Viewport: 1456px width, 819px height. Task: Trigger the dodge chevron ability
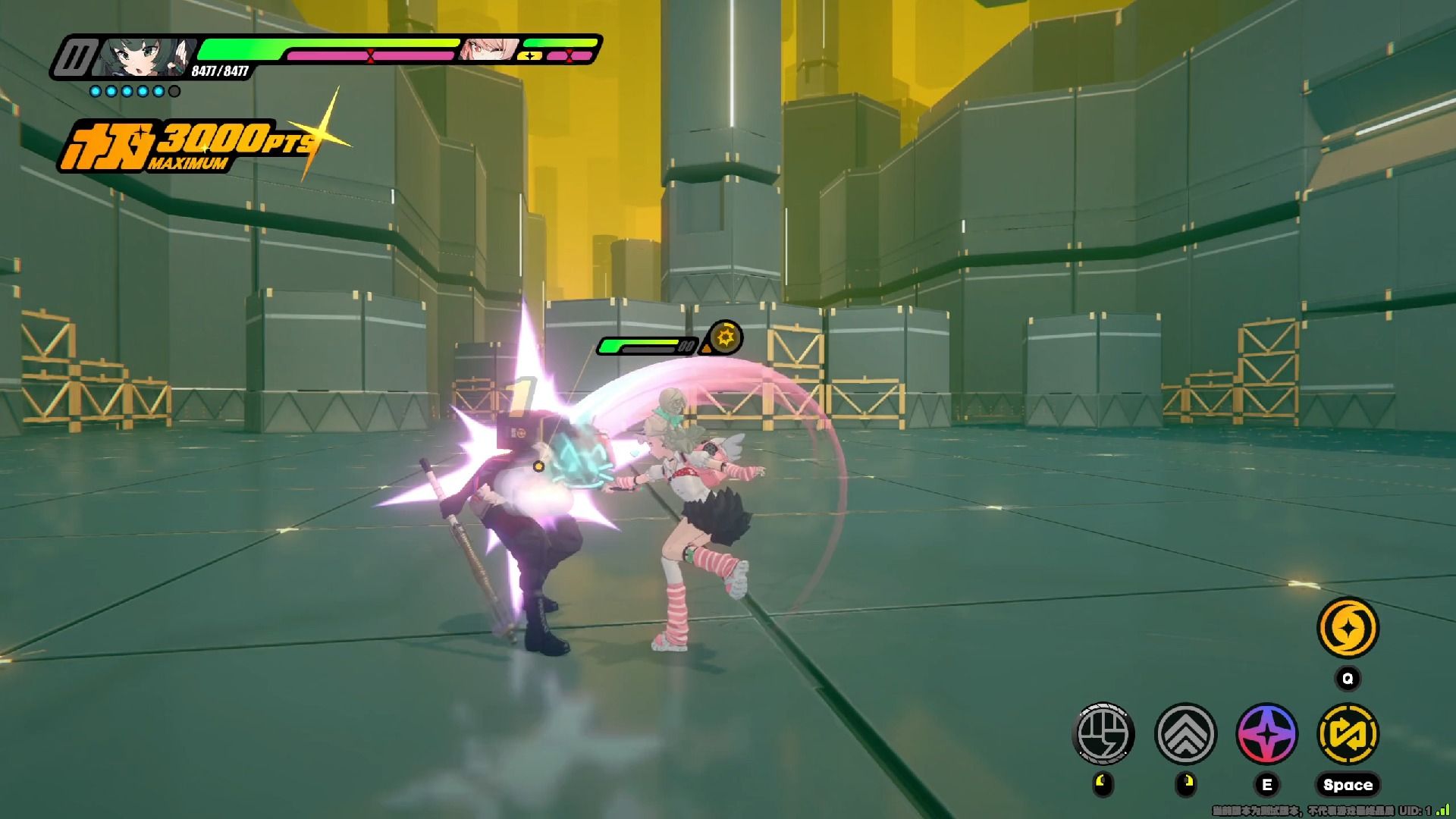pyautogui.click(x=1185, y=733)
